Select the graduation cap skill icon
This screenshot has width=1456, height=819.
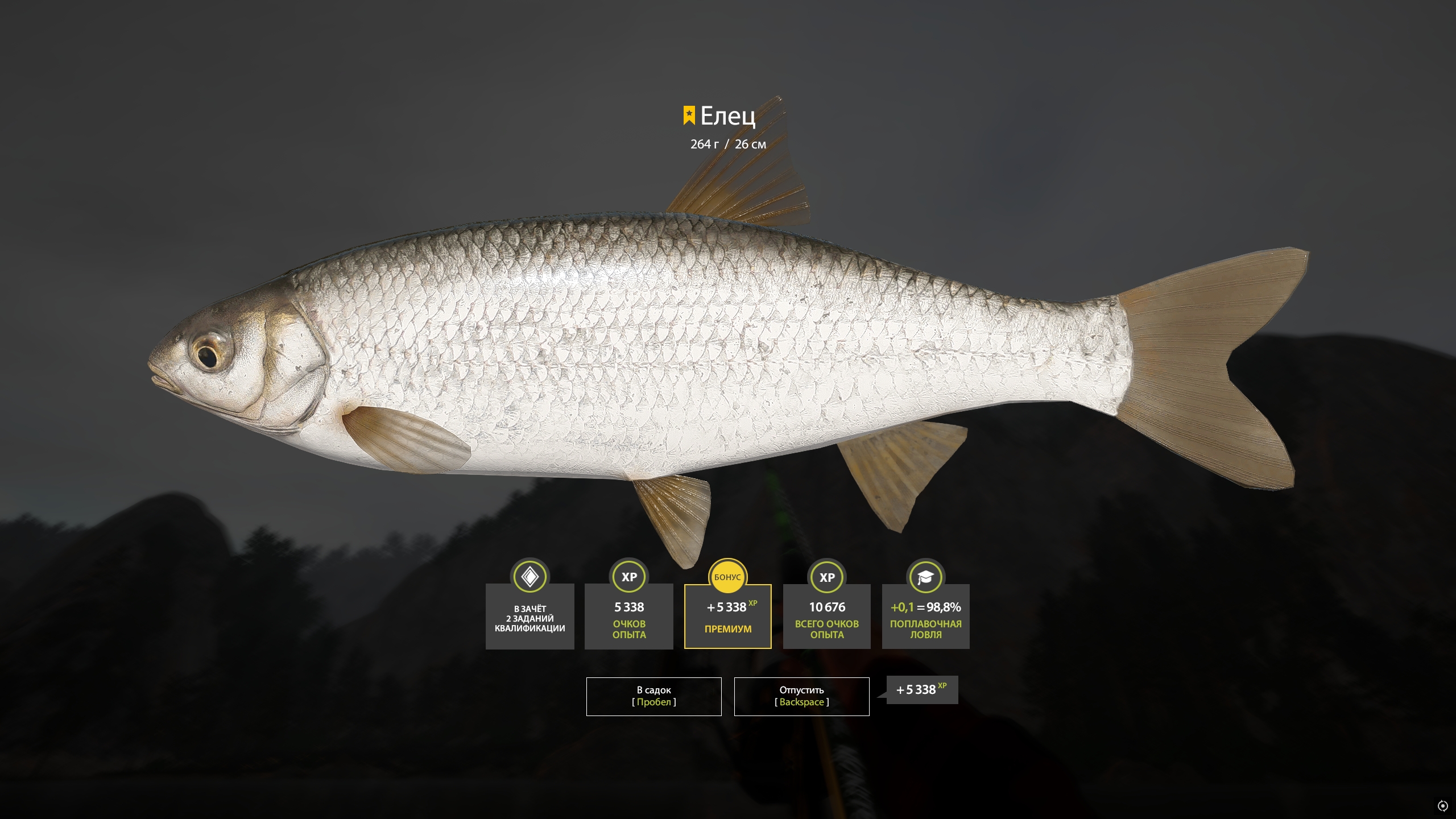pyautogui.click(x=926, y=577)
